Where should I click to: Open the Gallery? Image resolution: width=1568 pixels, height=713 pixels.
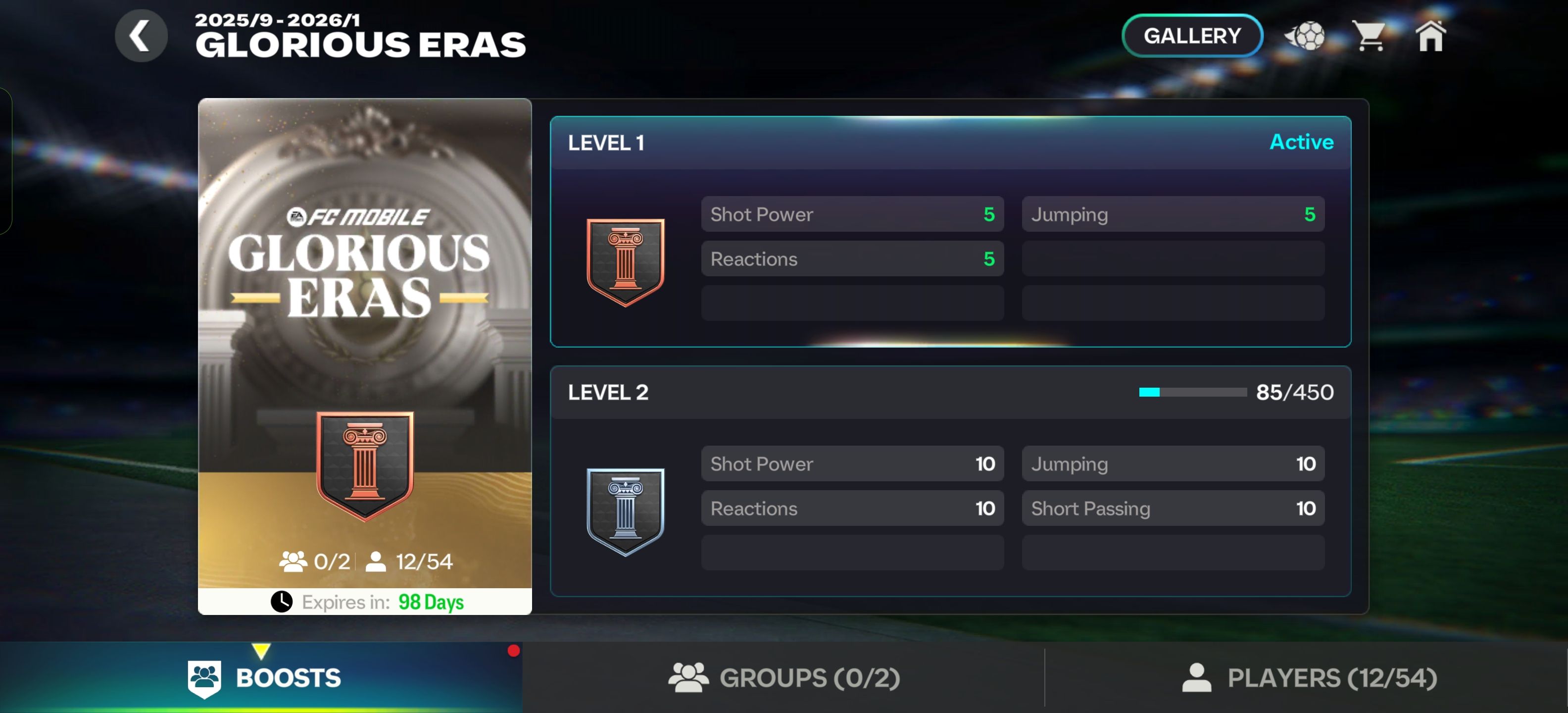point(1191,36)
